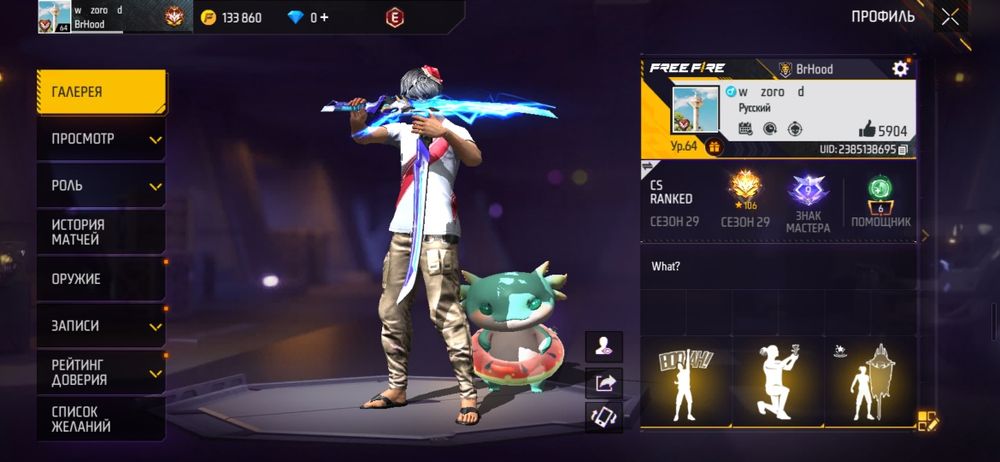Edit emotes layout icon
This screenshot has width=1000, height=462.
tap(927, 421)
